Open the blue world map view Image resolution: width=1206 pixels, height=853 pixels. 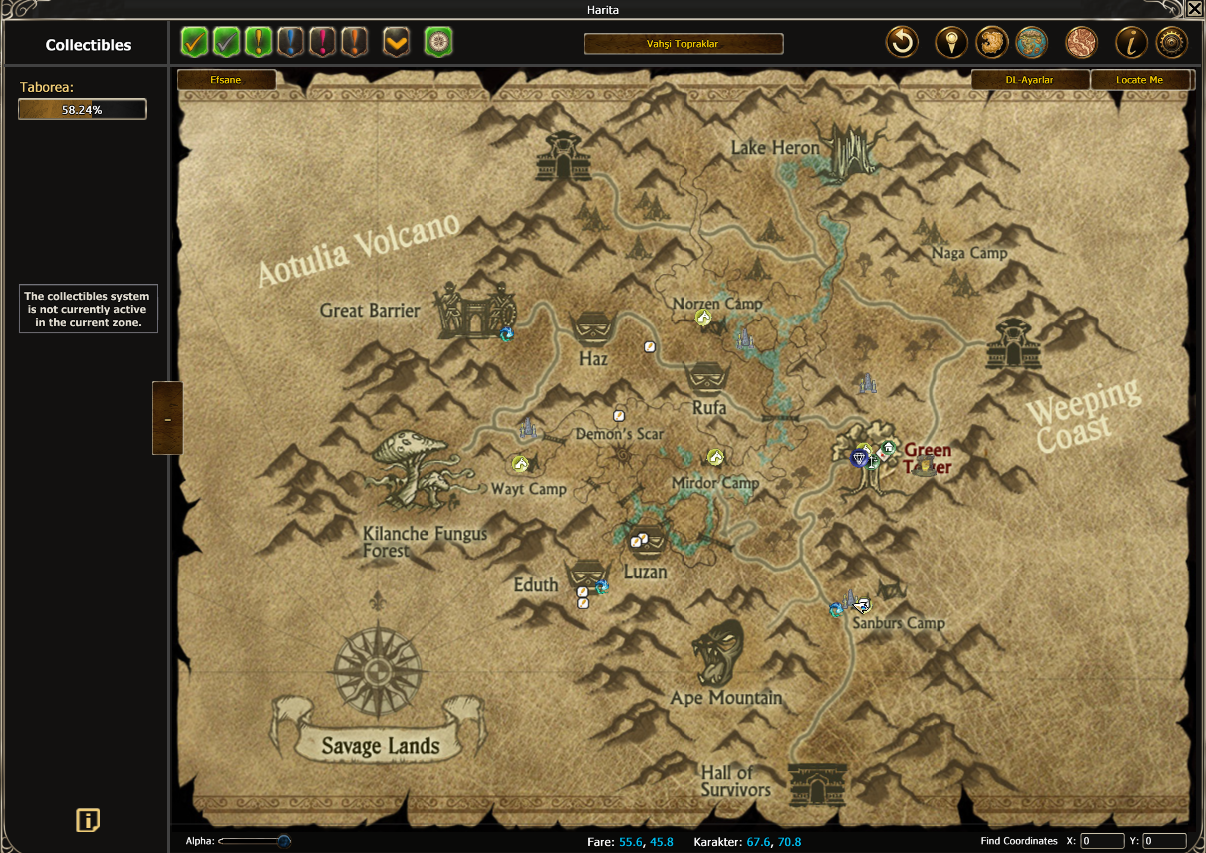pyautogui.click(x=1031, y=43)
